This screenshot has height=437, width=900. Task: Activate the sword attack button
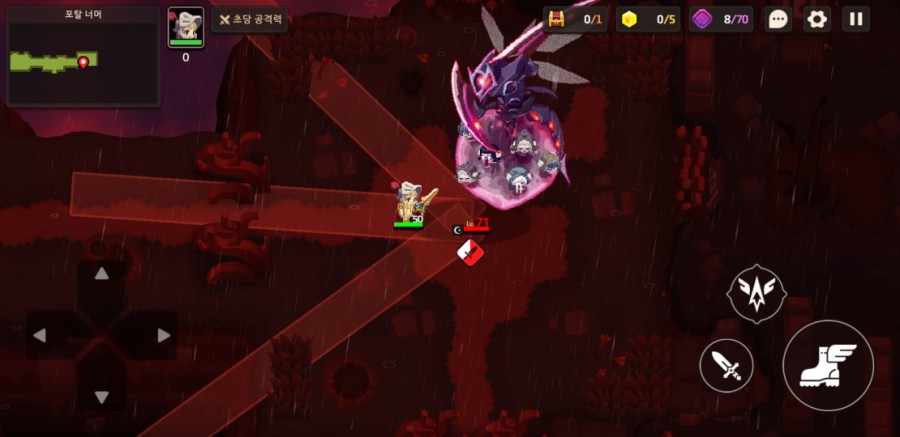coord(727,365)
